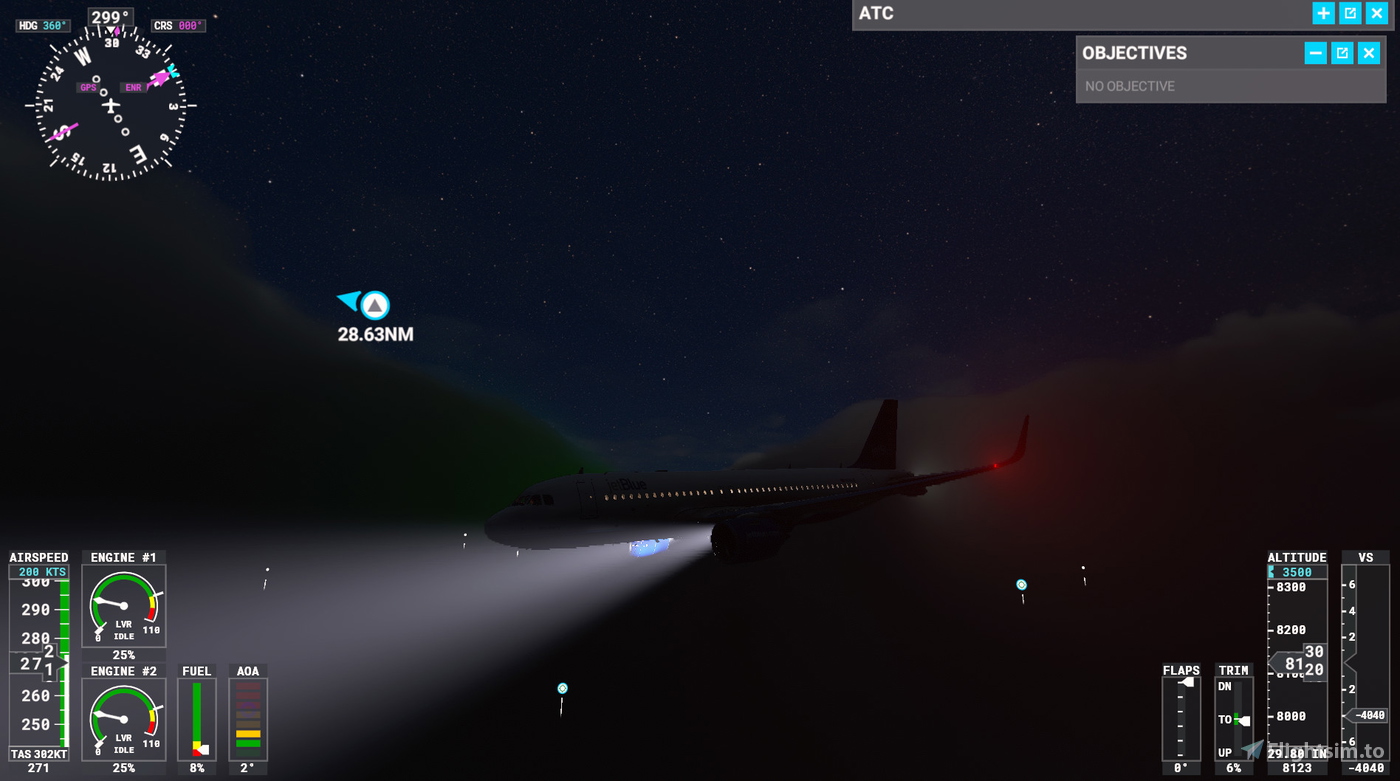
Task: Open the CRS 000 course selector
Action: pos(177,25)
